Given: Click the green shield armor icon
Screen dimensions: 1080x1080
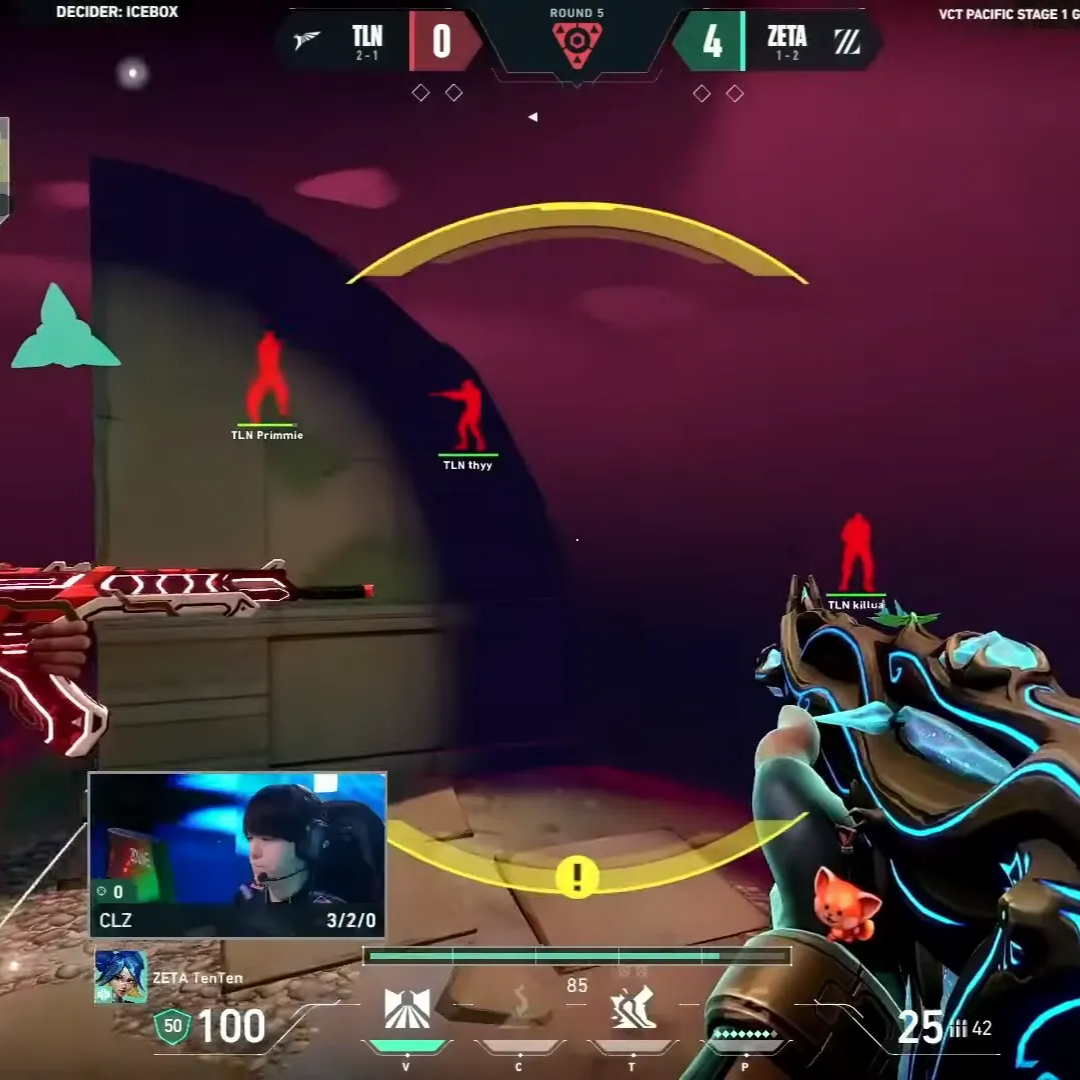Looking at the screenshot, I should point(172,1027).
